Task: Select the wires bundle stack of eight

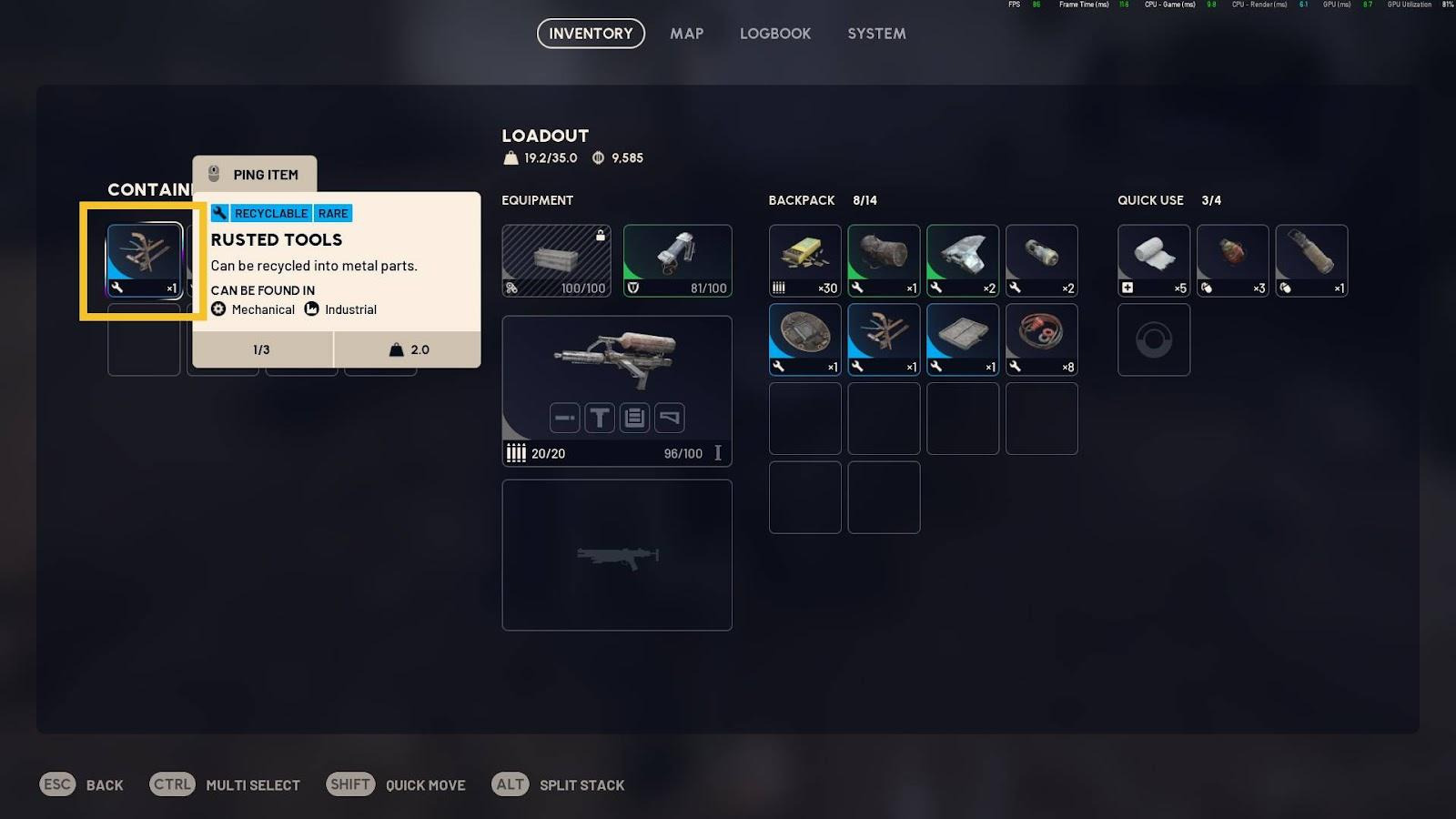Action: [x=1041, y=339]
